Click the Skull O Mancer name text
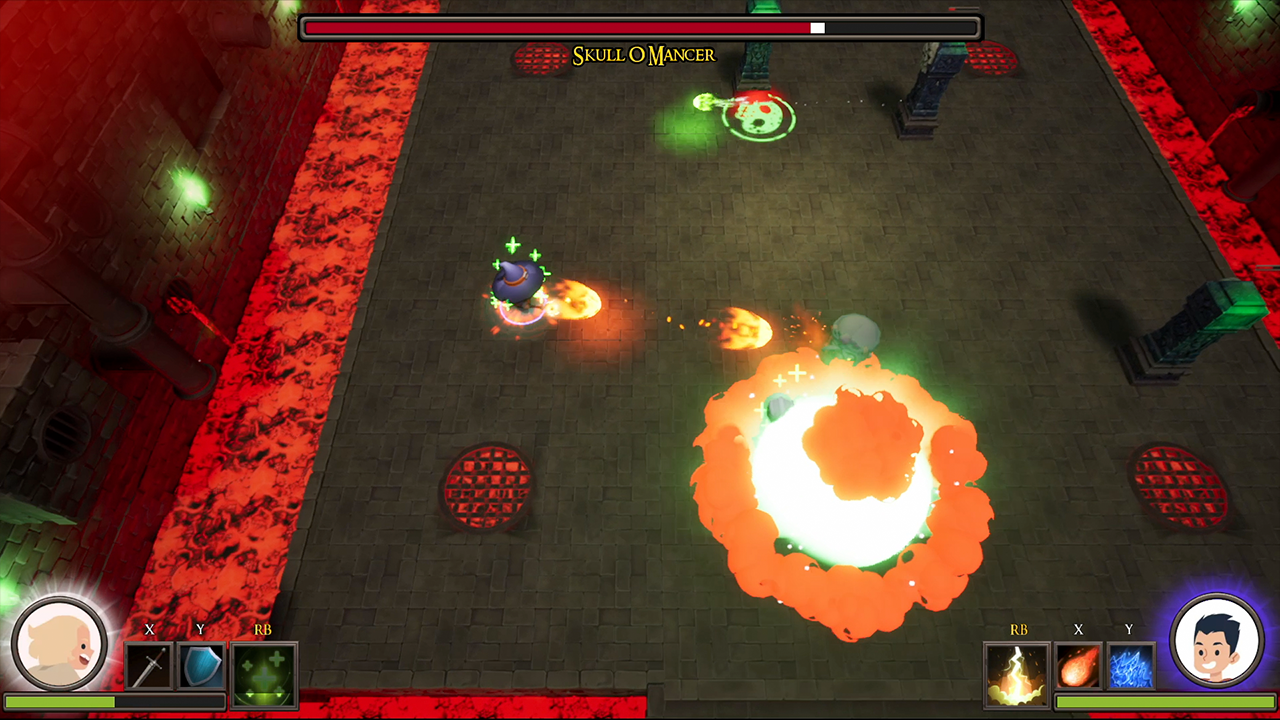The height and width of the screenshot is (720, 1280). coord(646,56)
